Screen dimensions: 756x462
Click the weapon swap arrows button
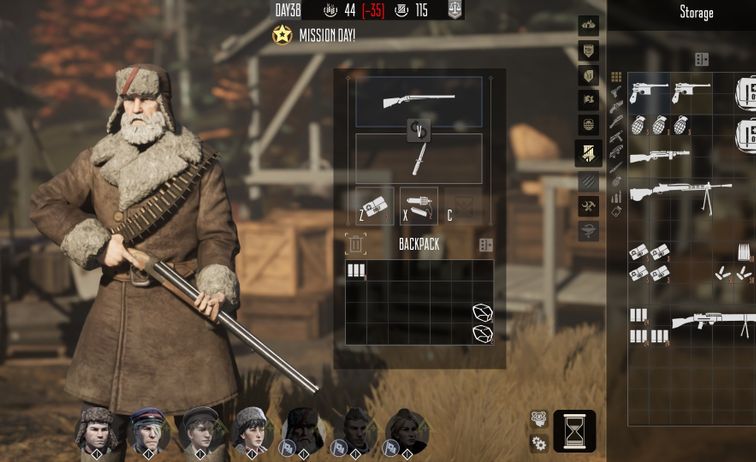pos(419,129)
